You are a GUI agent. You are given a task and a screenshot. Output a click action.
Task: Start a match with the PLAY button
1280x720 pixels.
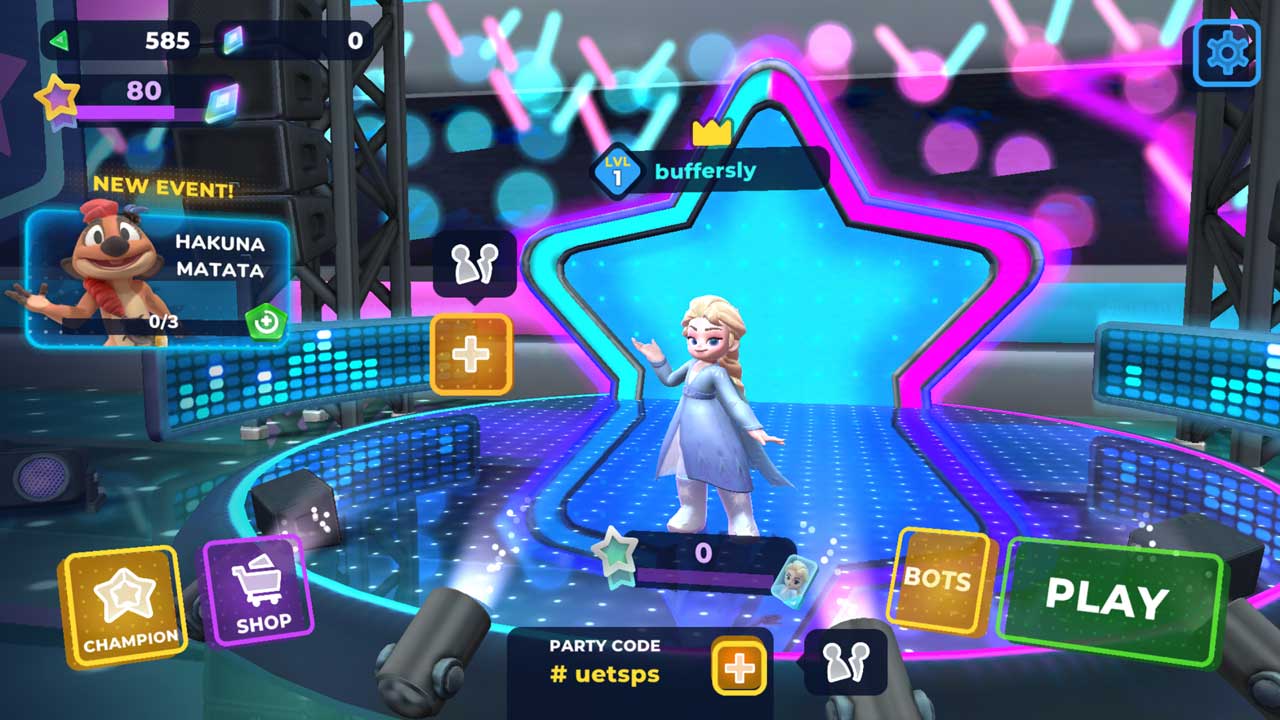[x=1108, y=598]
